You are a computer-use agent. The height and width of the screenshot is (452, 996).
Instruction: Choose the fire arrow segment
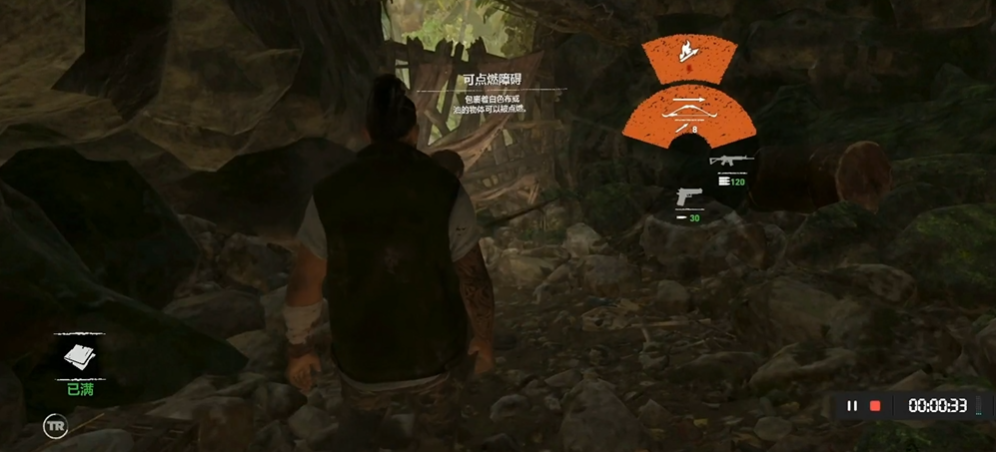coord(688,52)
